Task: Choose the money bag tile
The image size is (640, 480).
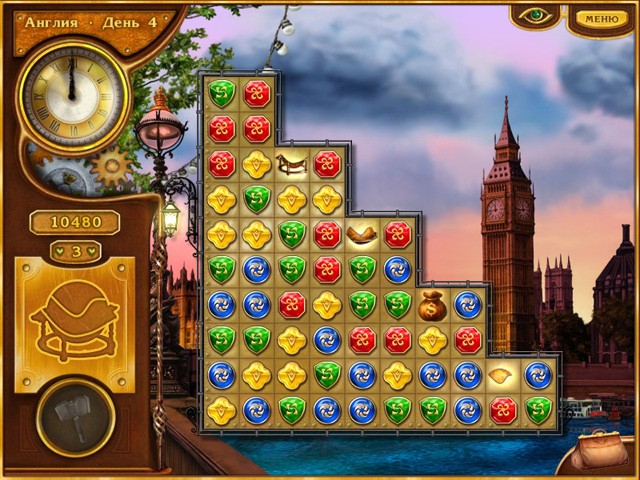Action: (433, 304)
